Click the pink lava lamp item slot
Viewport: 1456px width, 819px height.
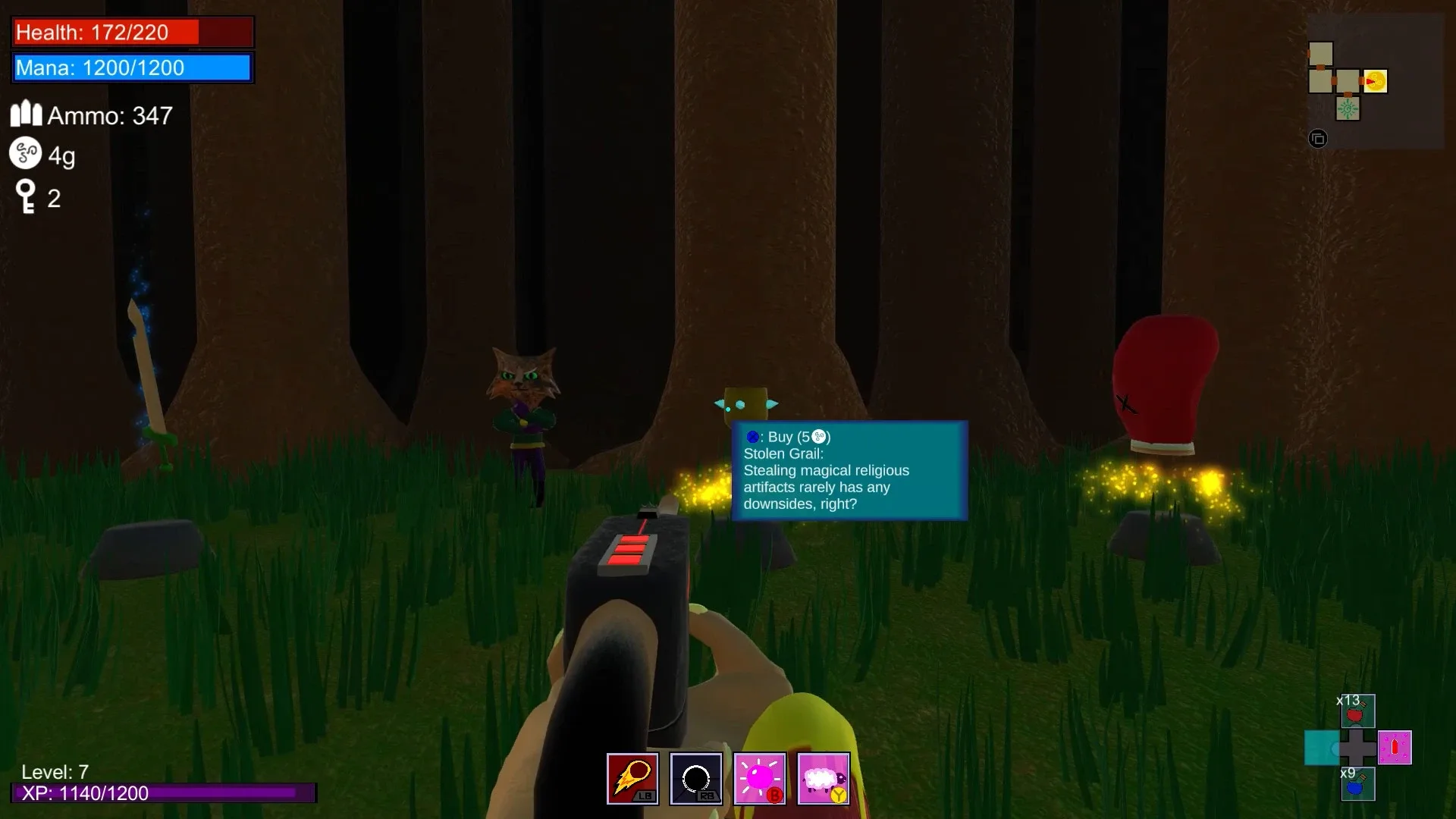click(x=1395, y=748)
